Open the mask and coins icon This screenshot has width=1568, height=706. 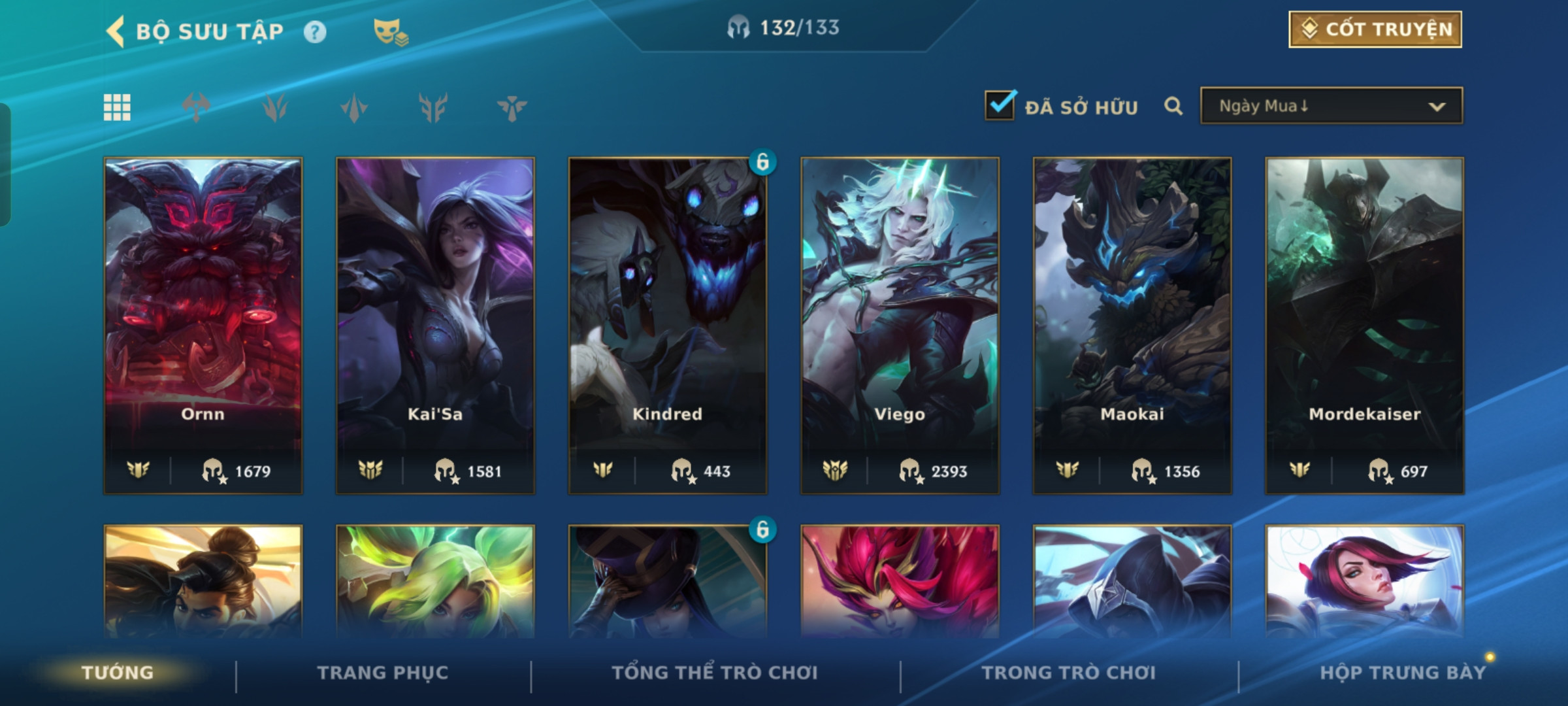point(390,32)
